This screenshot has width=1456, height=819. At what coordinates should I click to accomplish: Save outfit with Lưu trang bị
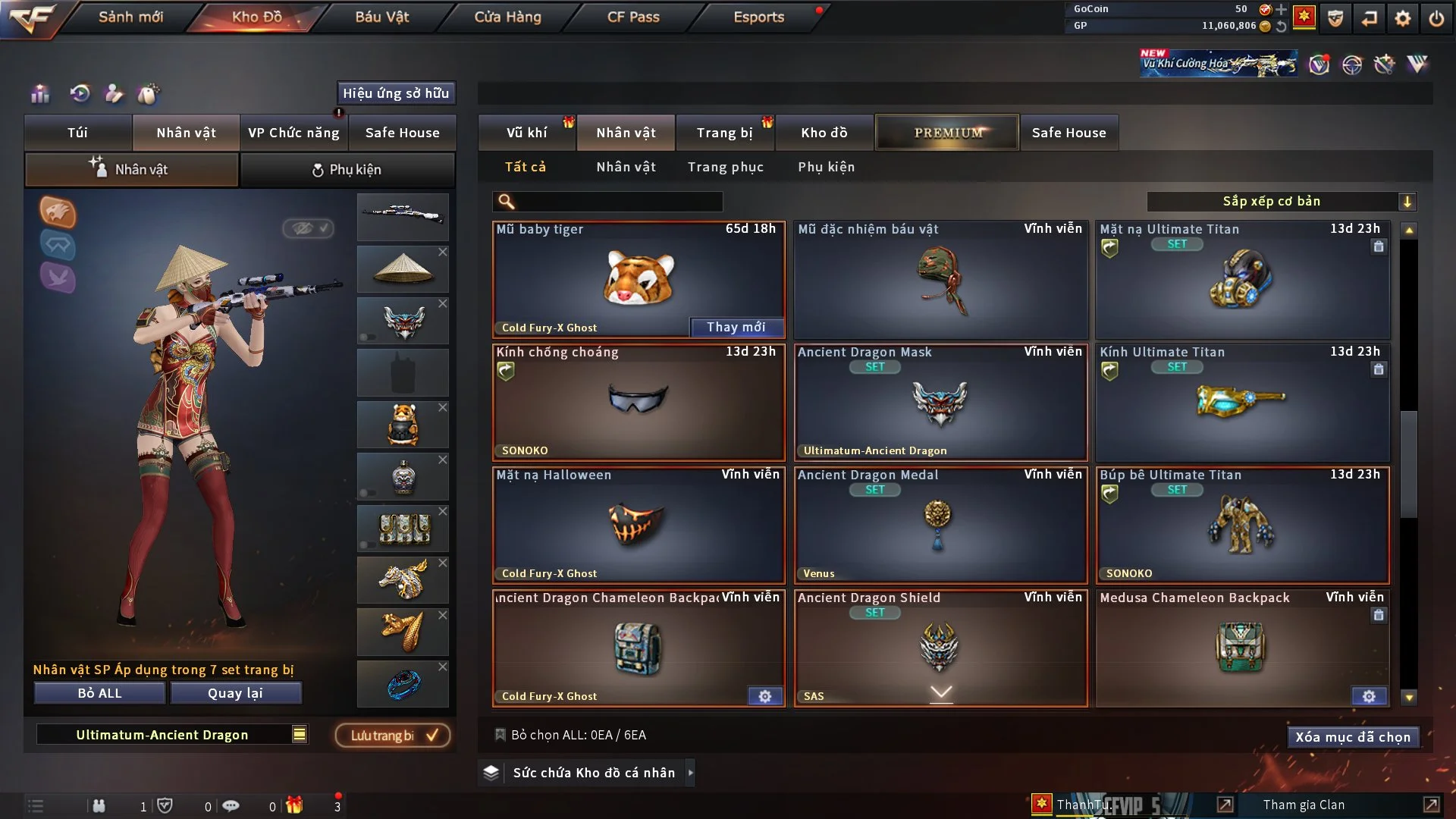pos(393,735)
